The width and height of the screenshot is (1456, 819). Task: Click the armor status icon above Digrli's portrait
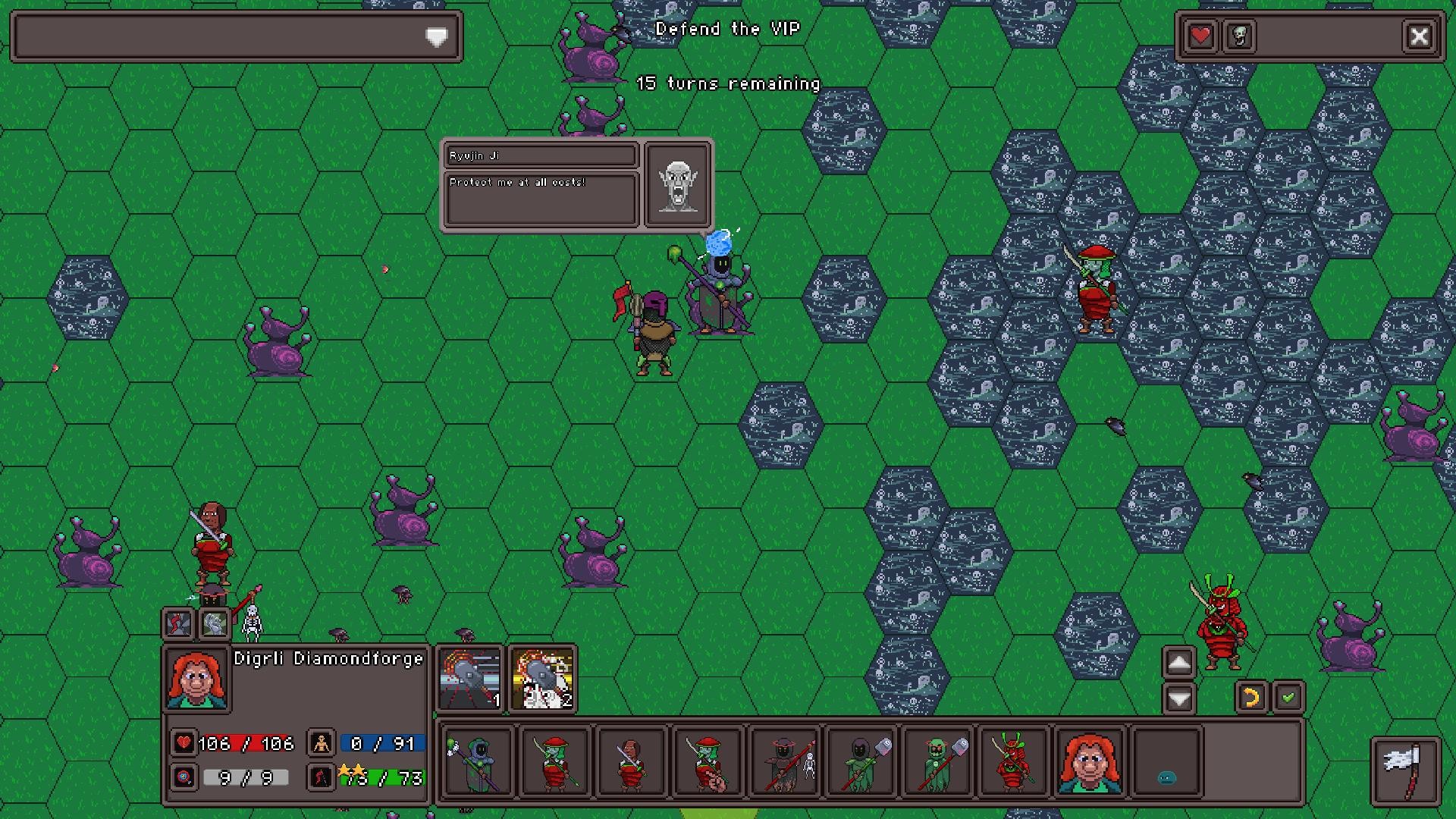click(x=215, y=624)
